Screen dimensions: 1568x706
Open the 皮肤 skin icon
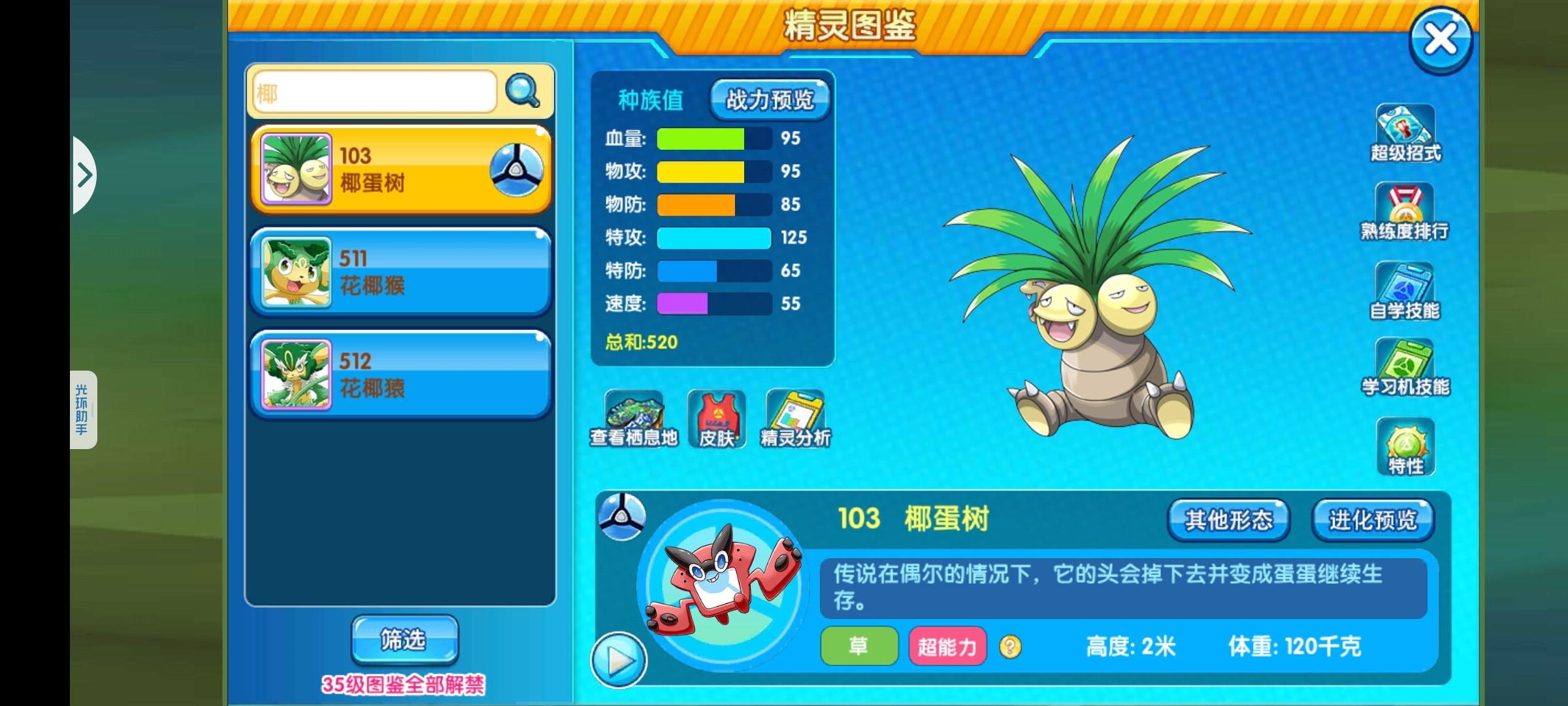717,420
